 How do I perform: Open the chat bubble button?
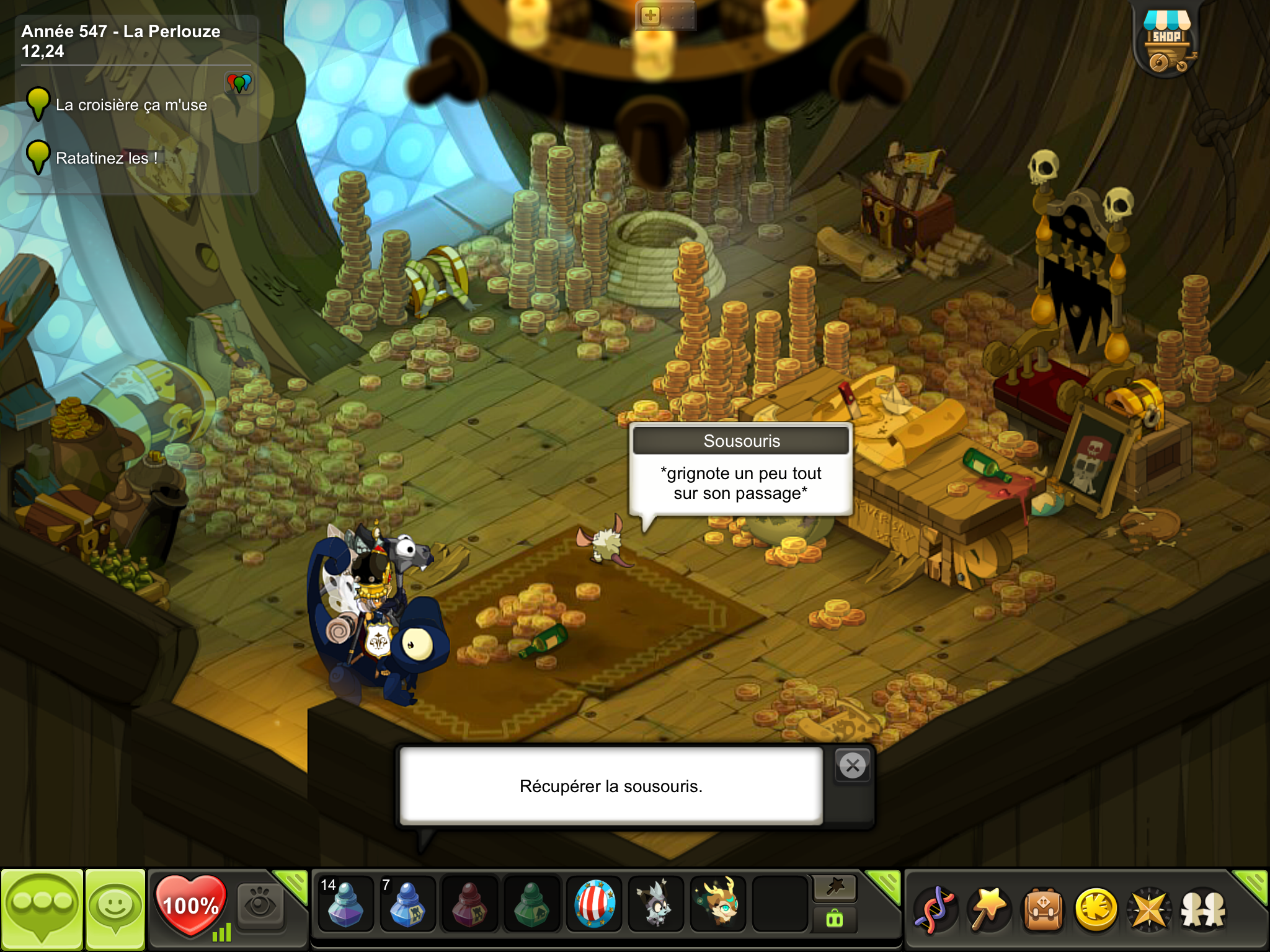tap(42, 909)
